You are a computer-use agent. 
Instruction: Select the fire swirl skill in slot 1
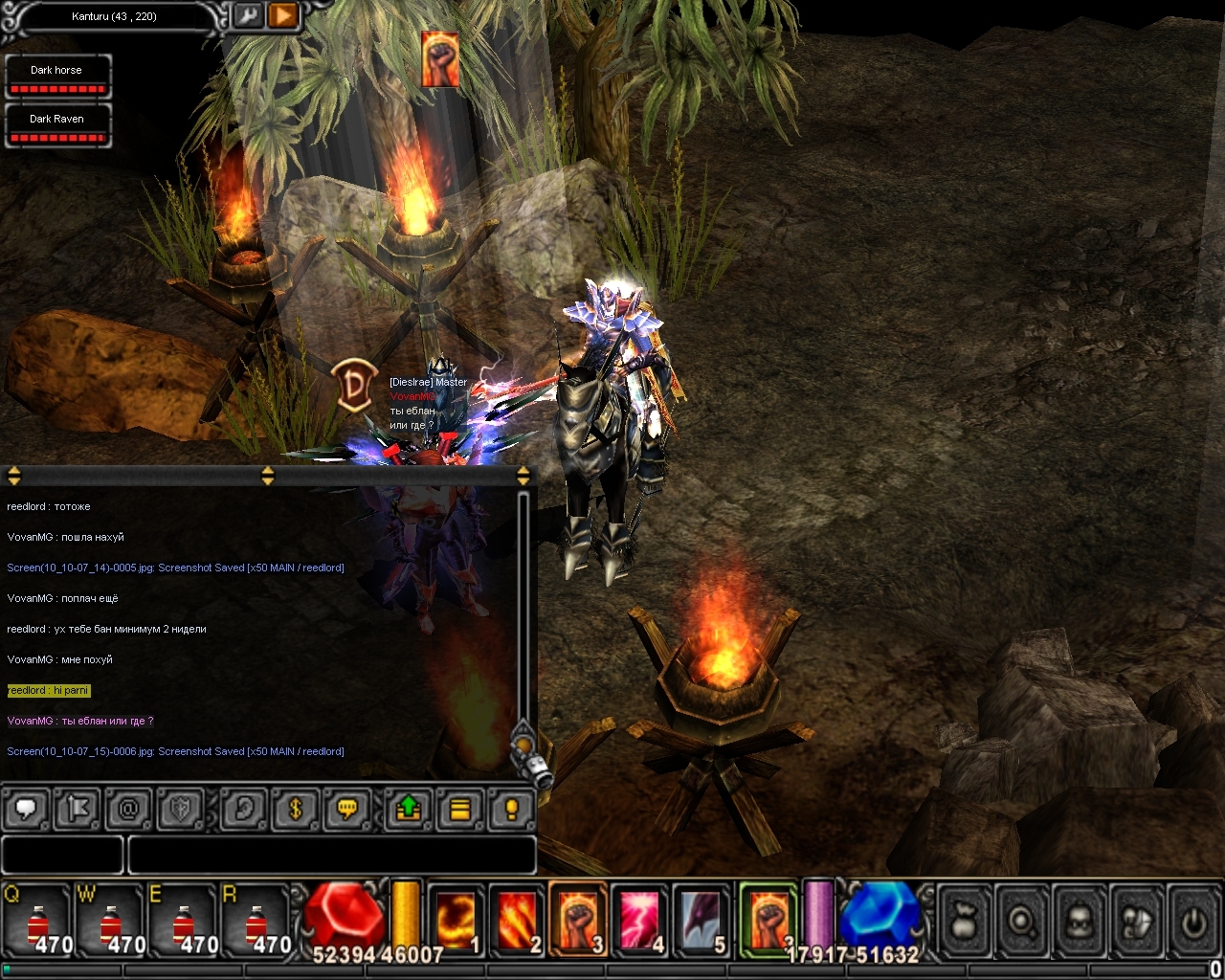point(456,921)
